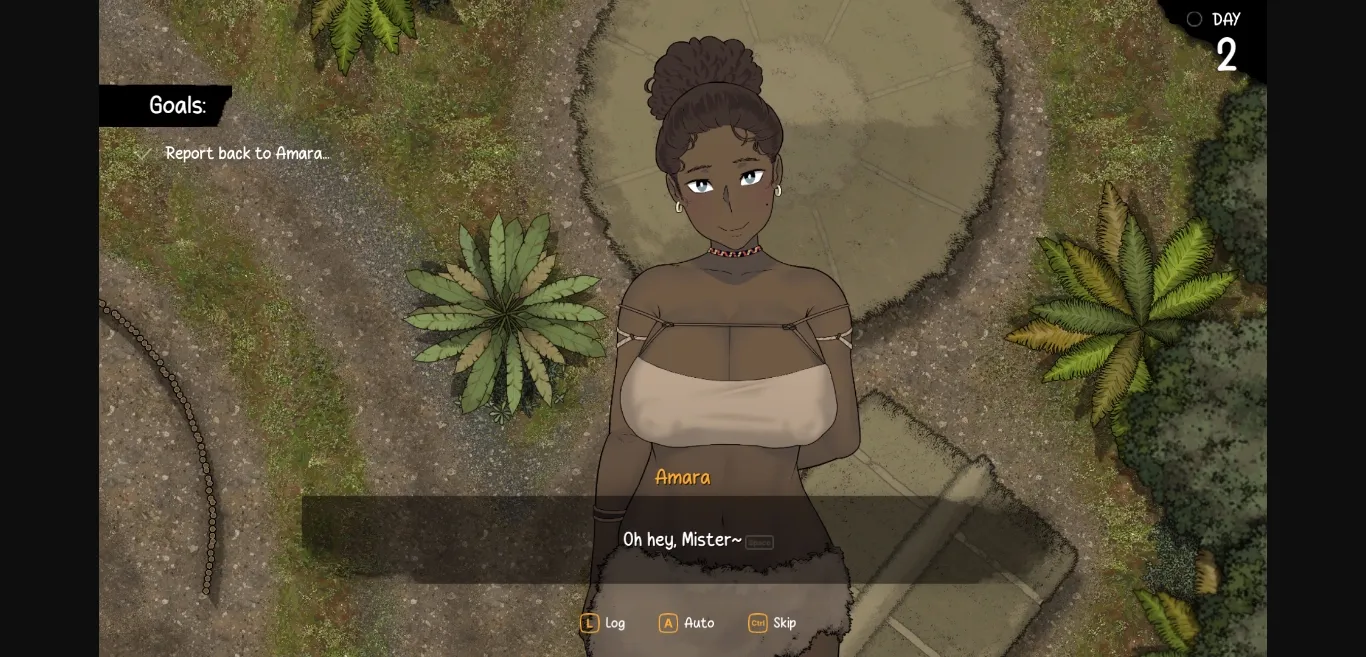Open the dialogue Log
The width and height of the screenshot is (1366, 657).
[603, 623]
